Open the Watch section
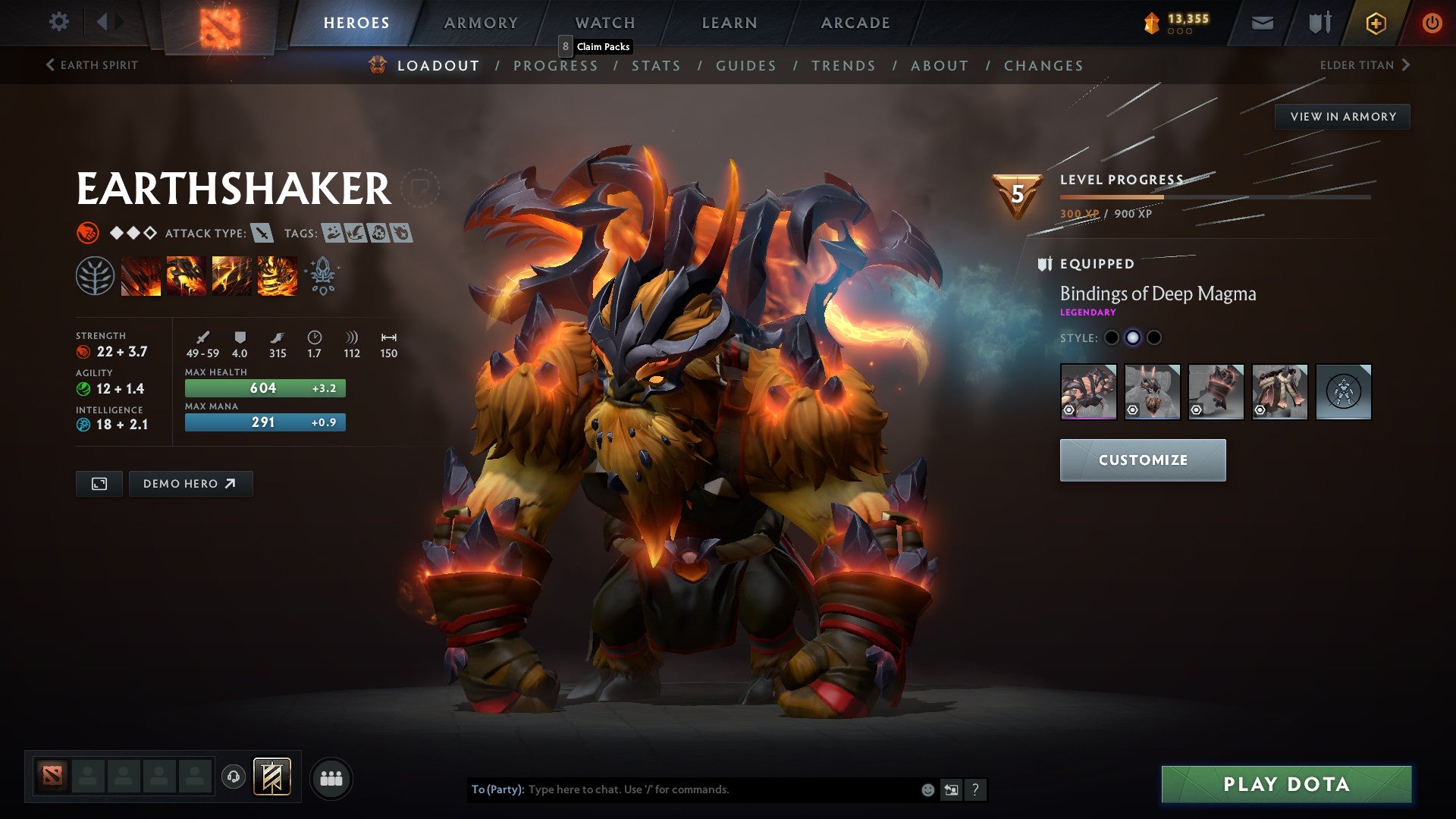 (605, 23)
